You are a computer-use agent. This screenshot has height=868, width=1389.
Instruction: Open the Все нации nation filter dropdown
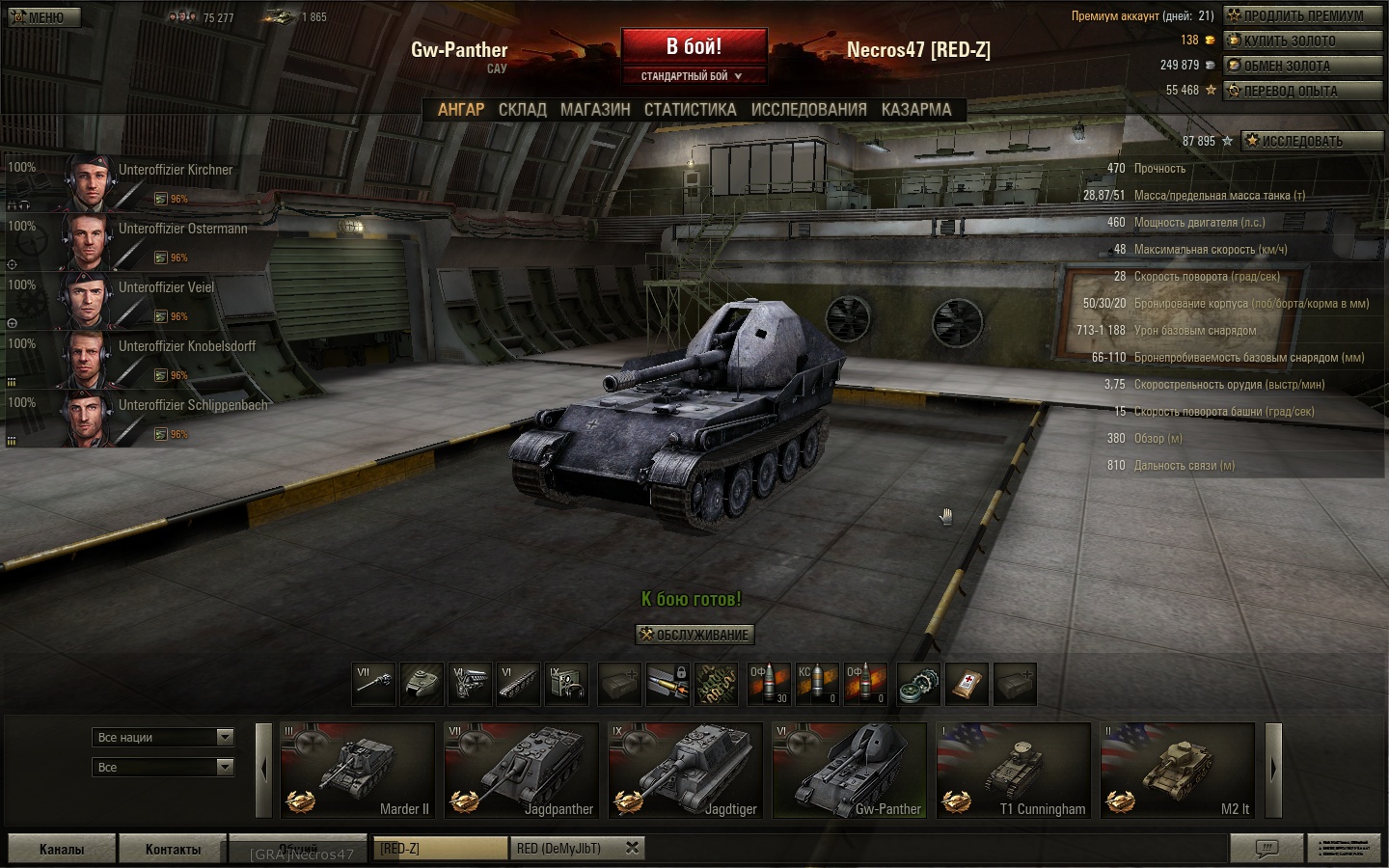click(164, 738)
